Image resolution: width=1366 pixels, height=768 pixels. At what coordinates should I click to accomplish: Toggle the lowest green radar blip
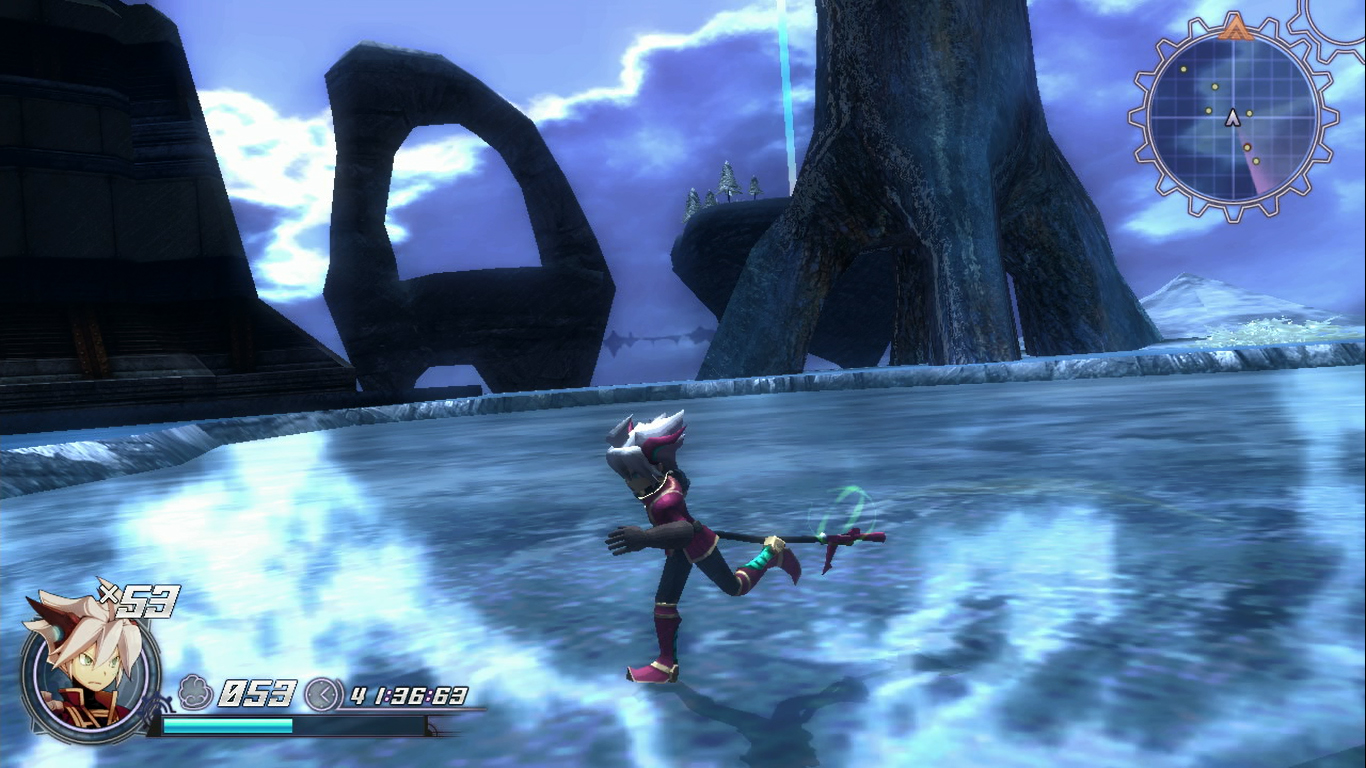point(1256,162)
